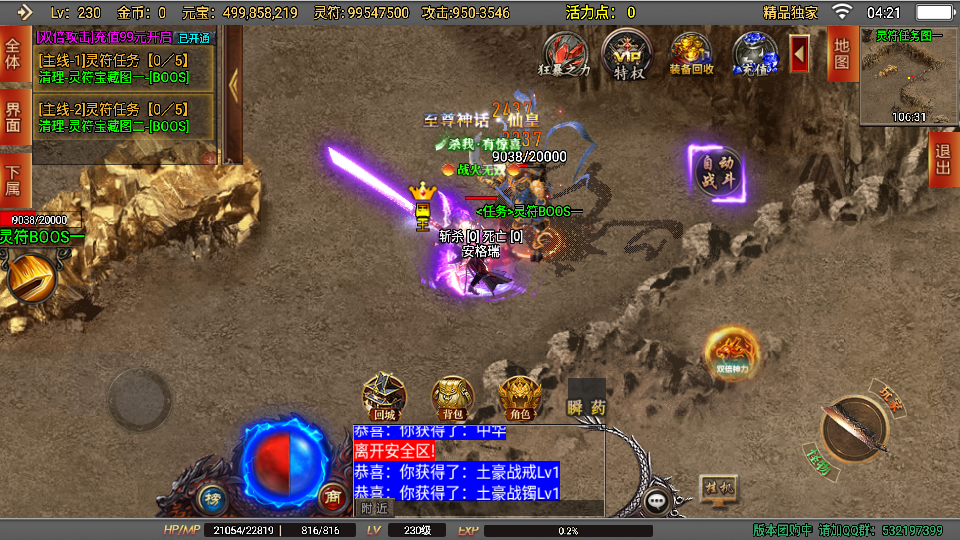
Task: Click the 灵符任务图一 minimap
Action: (909, 76)
